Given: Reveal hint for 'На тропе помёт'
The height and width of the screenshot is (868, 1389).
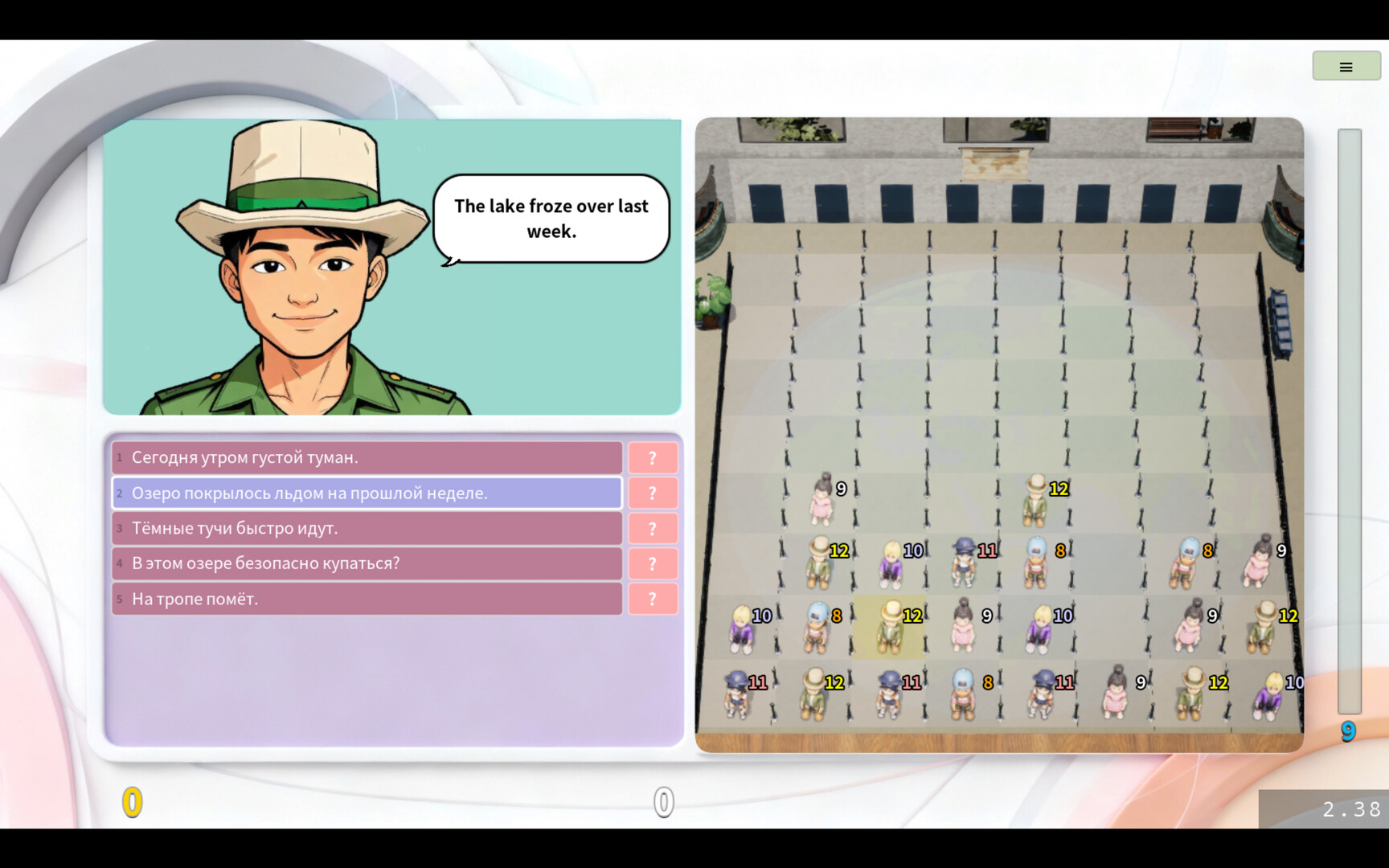Looking at the screenshot, I should [653, 599].
